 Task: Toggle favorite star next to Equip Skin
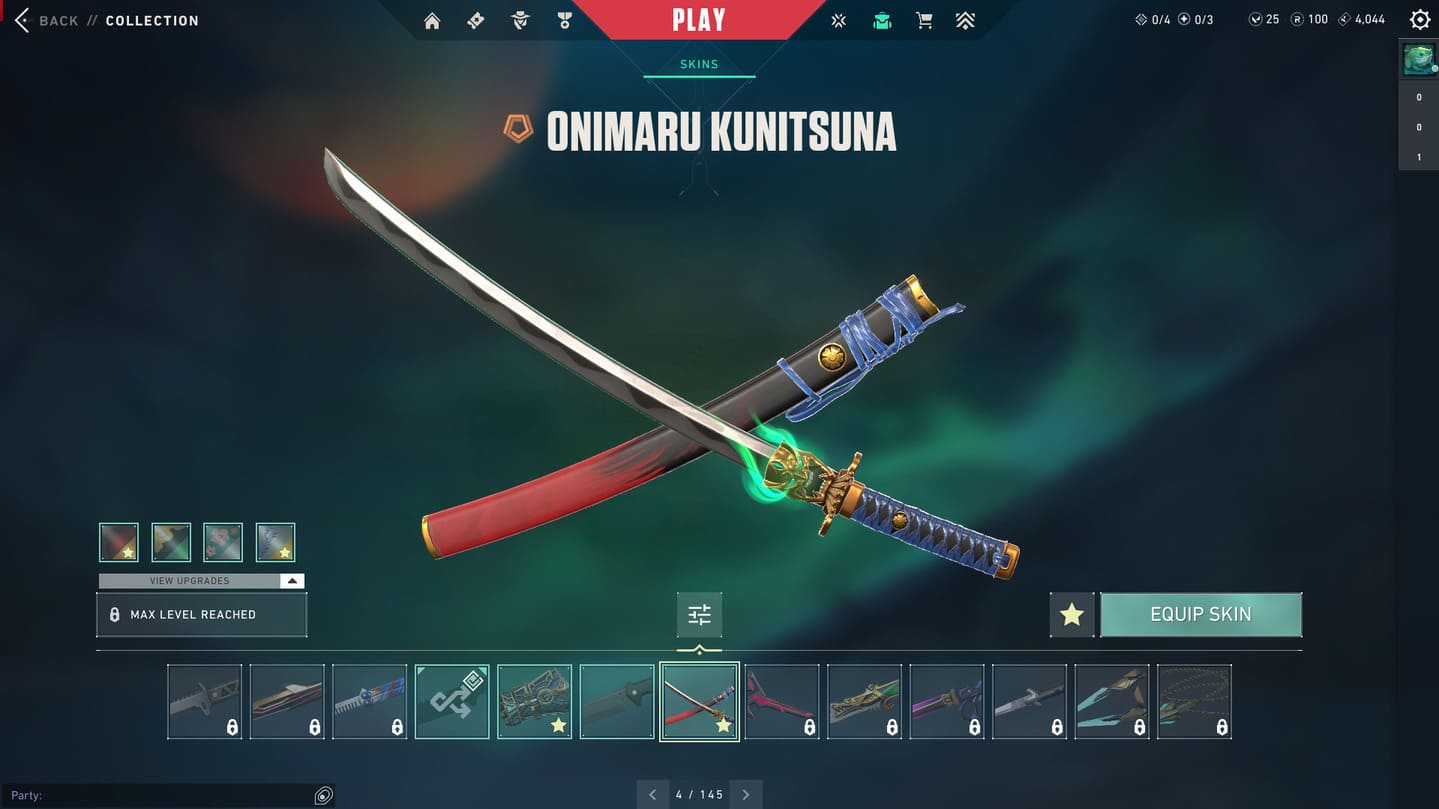(x=1071, y=614)
